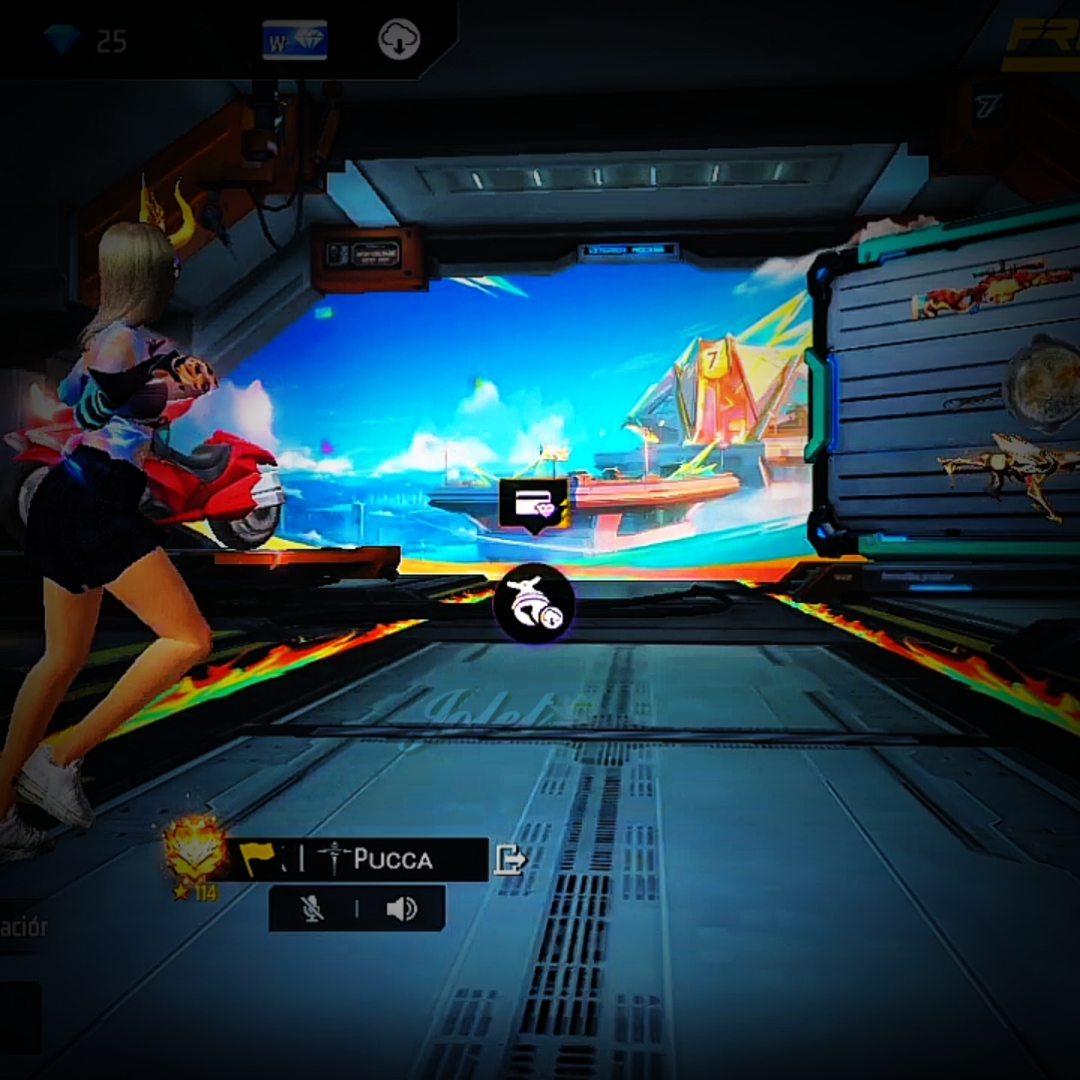Select the round scooter timer icon
The image size is (1080, 1080).
coord(535,603)
